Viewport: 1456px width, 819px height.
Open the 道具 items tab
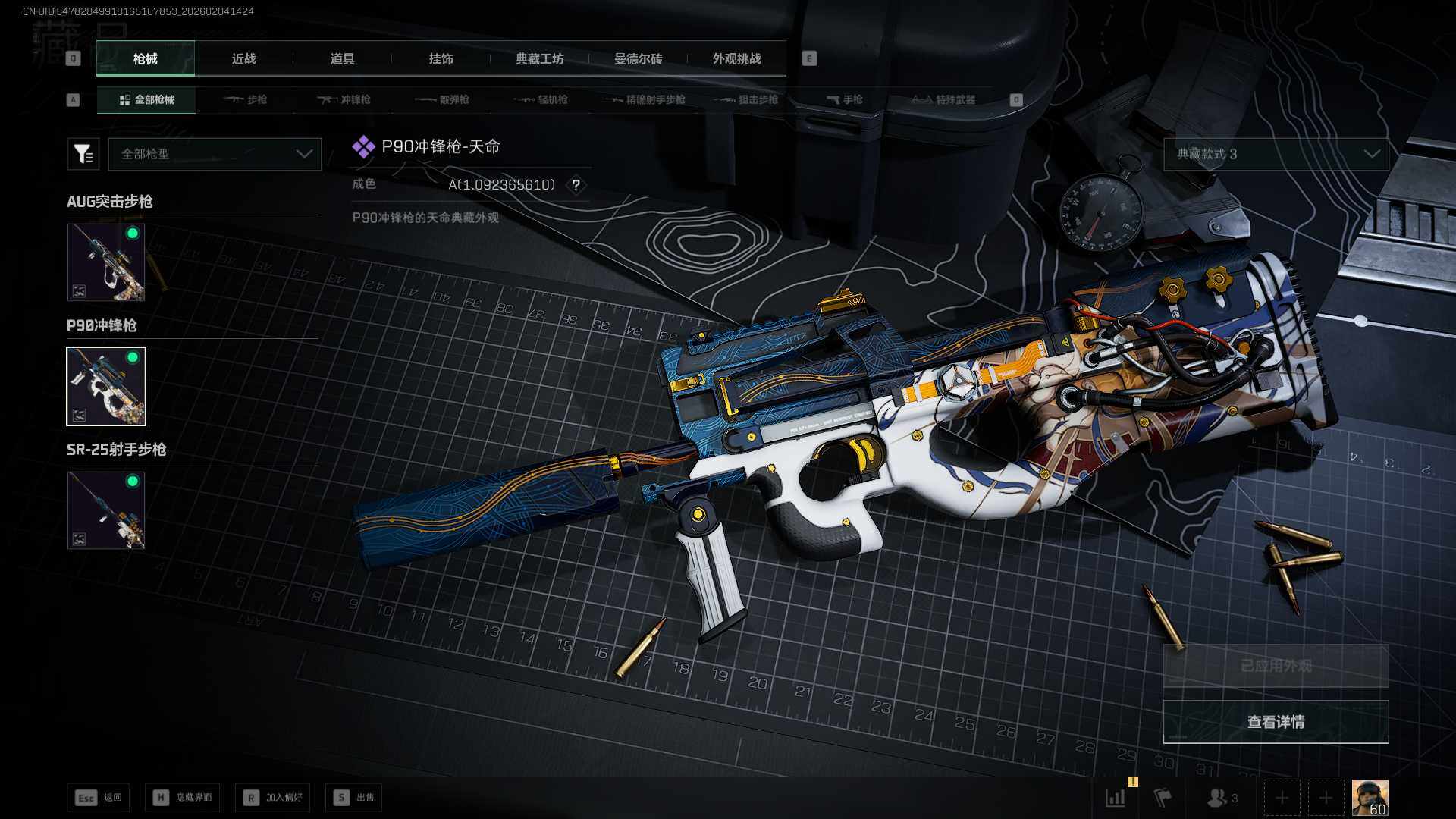342,59
